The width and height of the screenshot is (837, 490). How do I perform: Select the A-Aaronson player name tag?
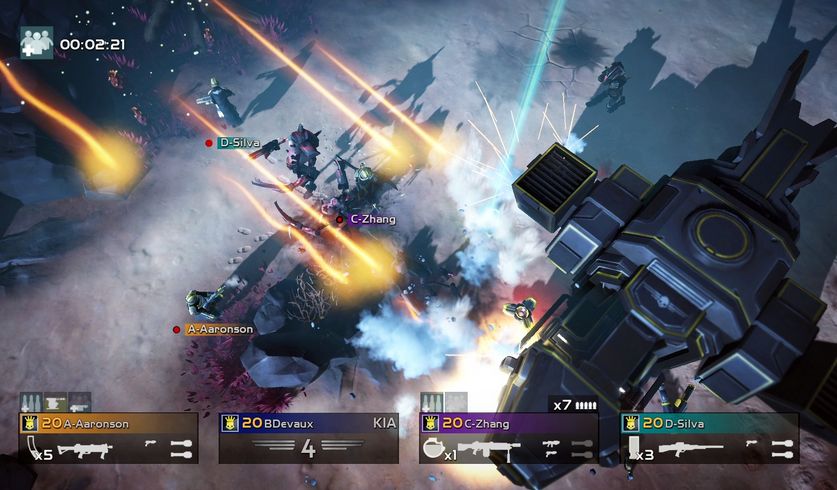(x=219, y=328)
